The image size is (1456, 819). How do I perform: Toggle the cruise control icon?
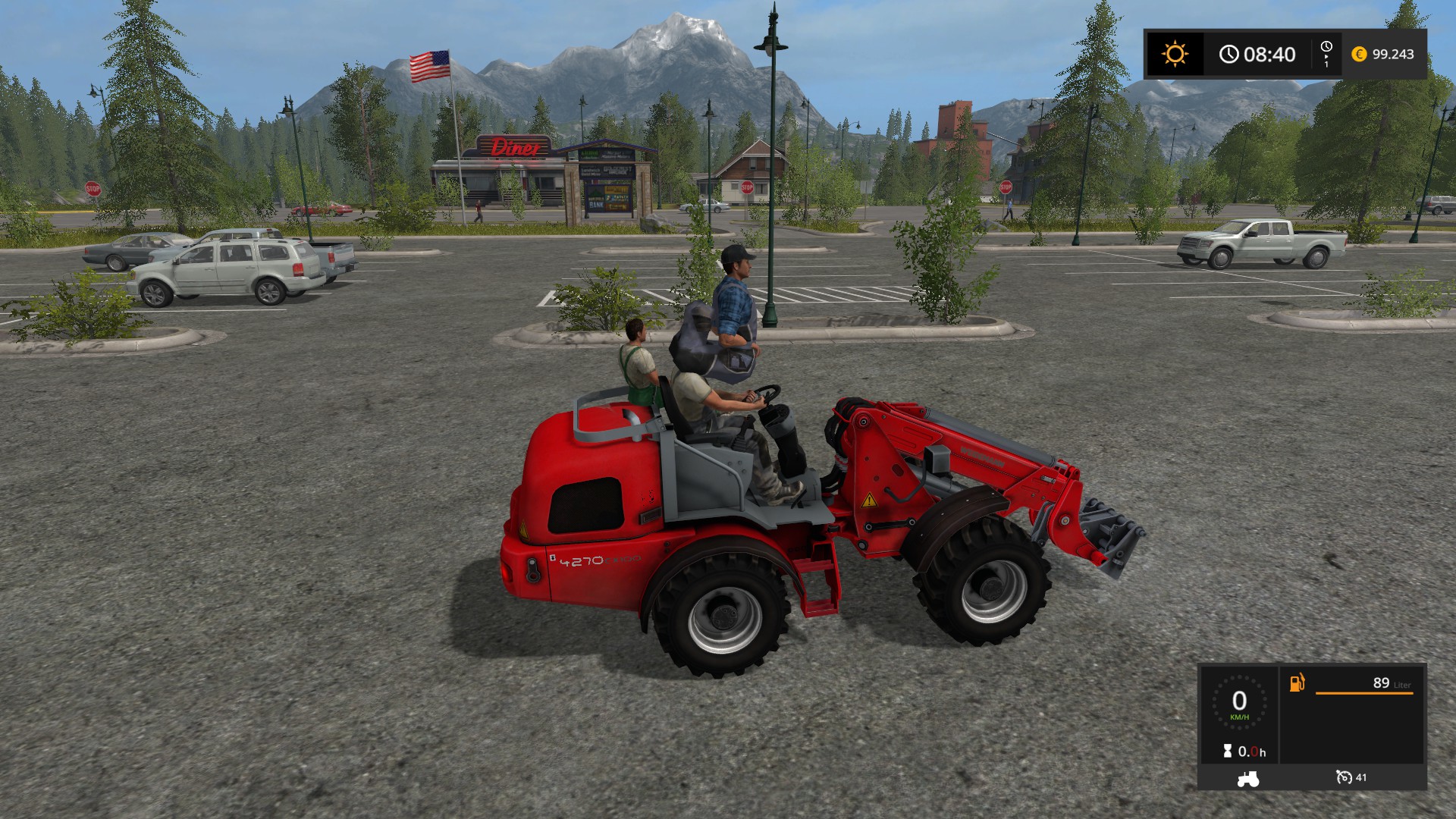(1345, 777)
